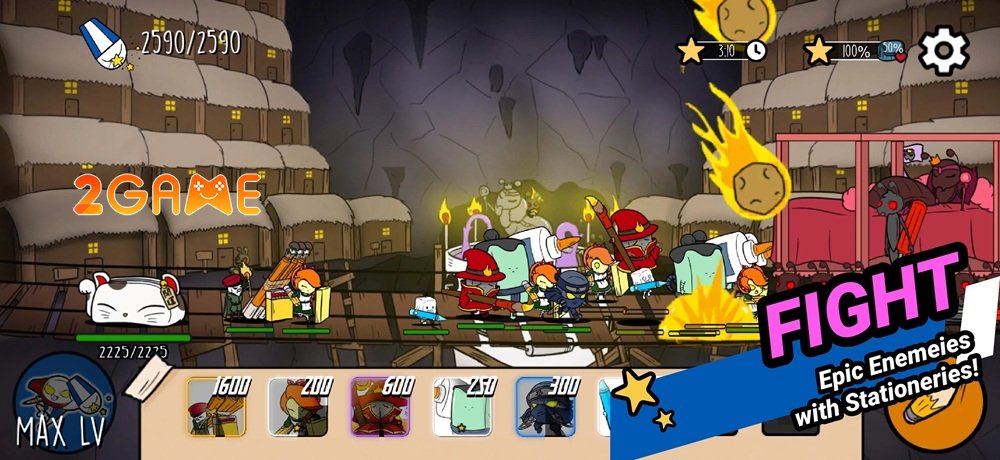Select the 600-cost red samurai unit card
1000x460 pixels.
coord(381,407)
